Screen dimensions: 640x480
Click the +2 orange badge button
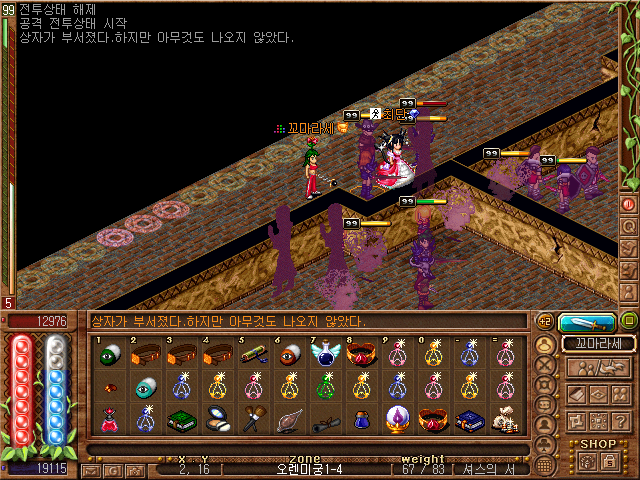click(545, 321)
